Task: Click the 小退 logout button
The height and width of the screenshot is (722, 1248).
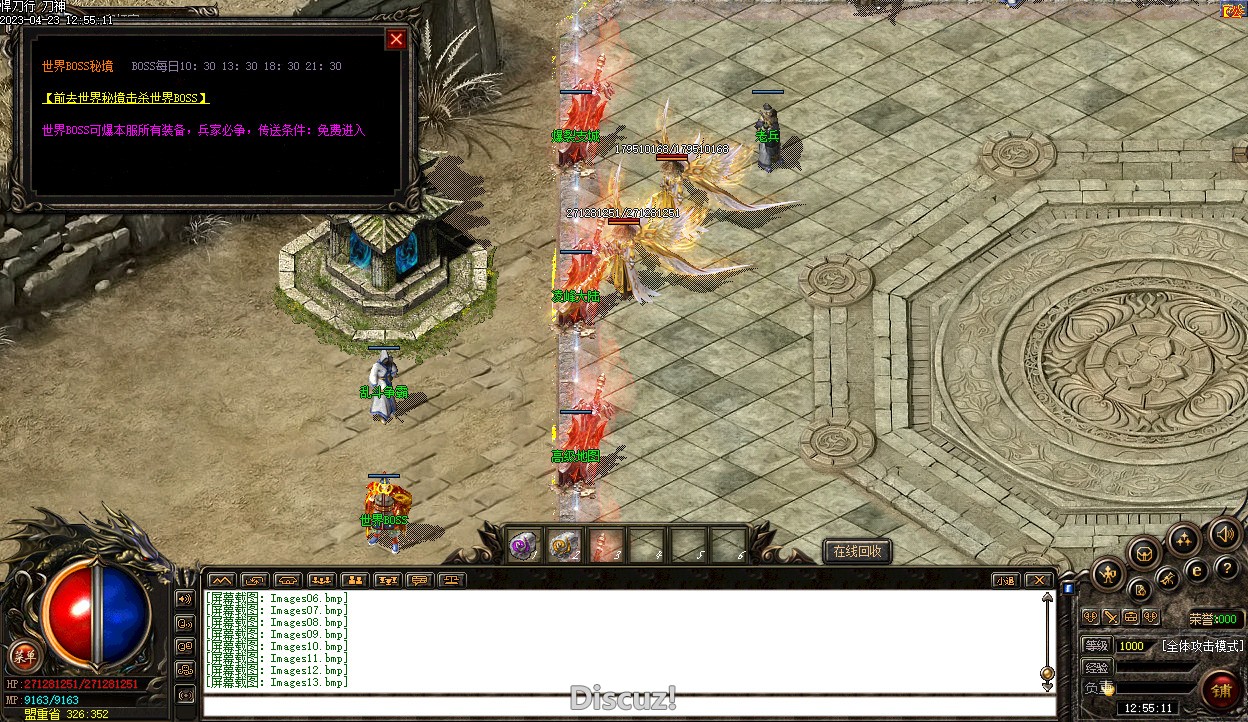Action: pyautogui.click(x=1006, y=580)
